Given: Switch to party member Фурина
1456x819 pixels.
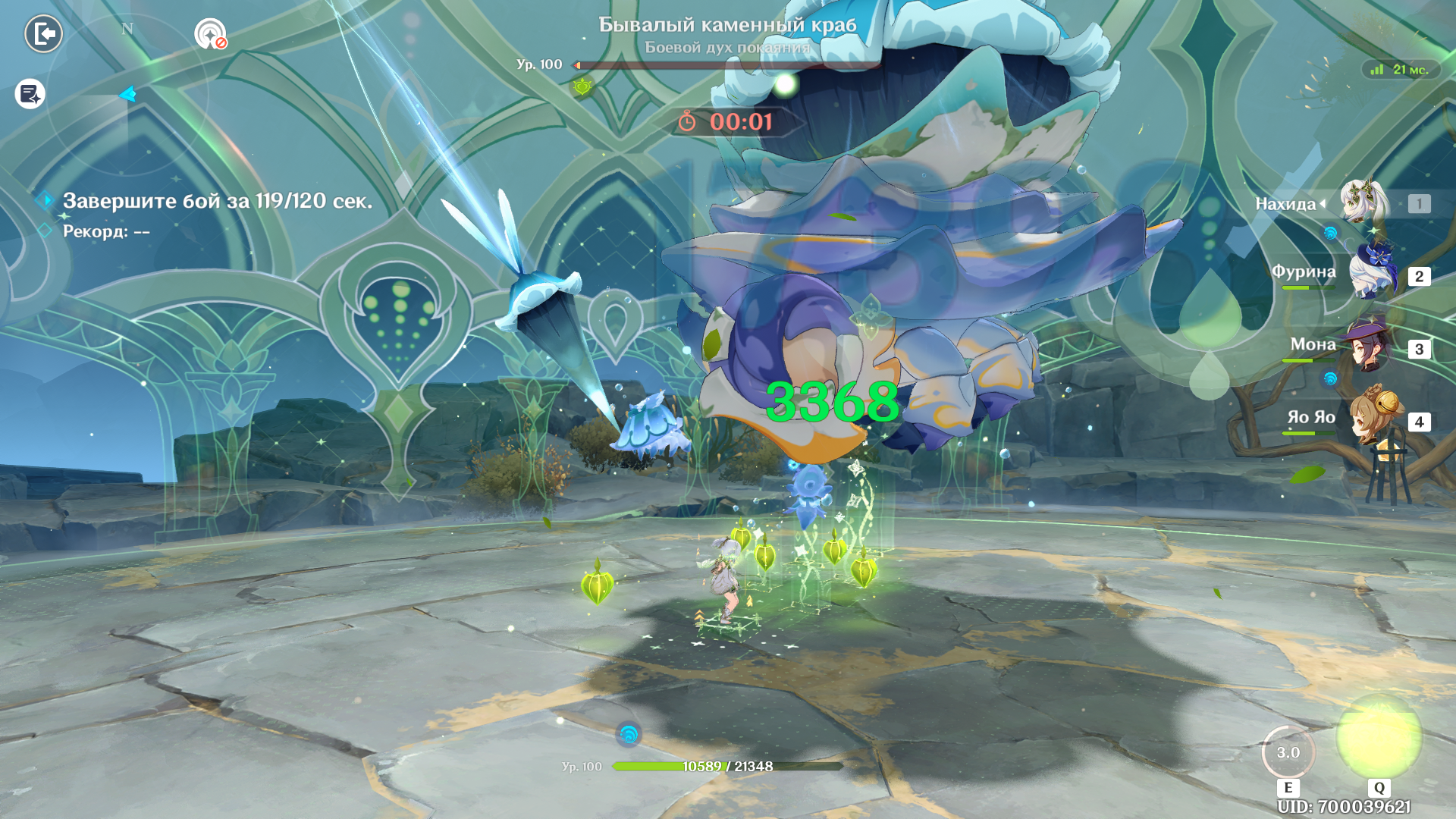Looking at the screenshot, I should pos(1373,273).
